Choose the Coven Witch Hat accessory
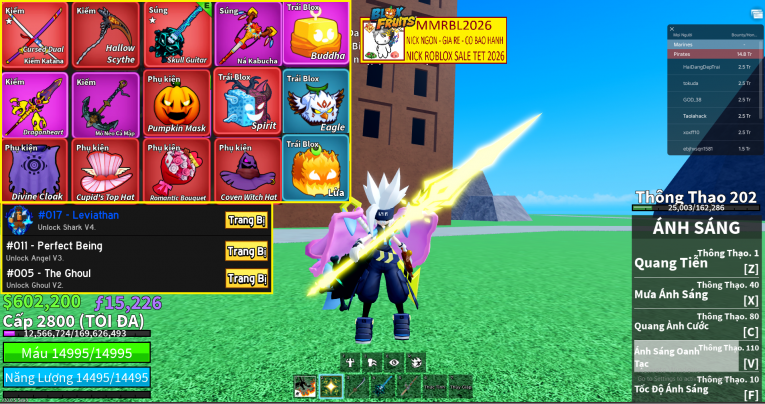Viewport: 765px width, 404px height. [x=246, y=170]
